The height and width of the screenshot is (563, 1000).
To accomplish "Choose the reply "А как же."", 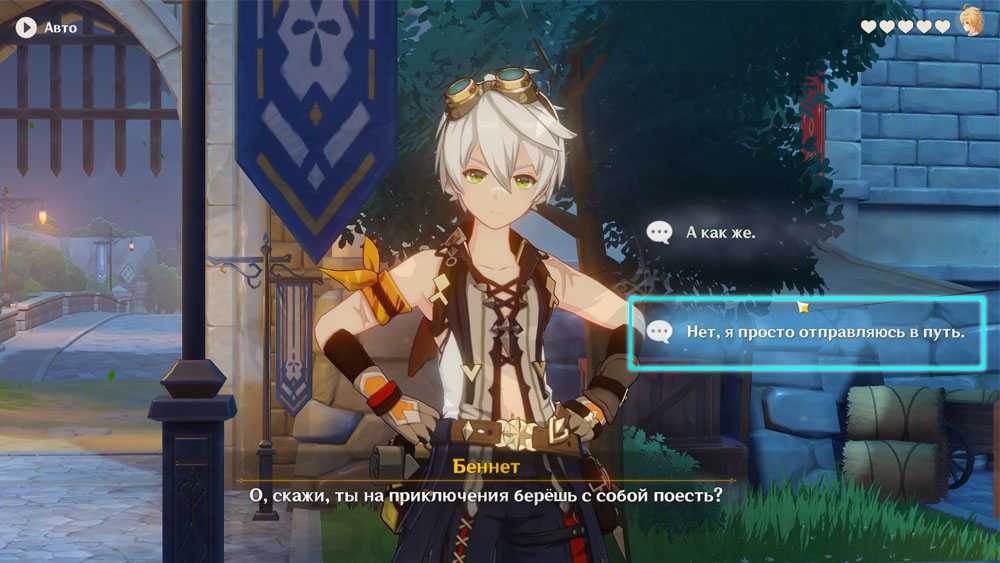I will click(x=720, y=232).
